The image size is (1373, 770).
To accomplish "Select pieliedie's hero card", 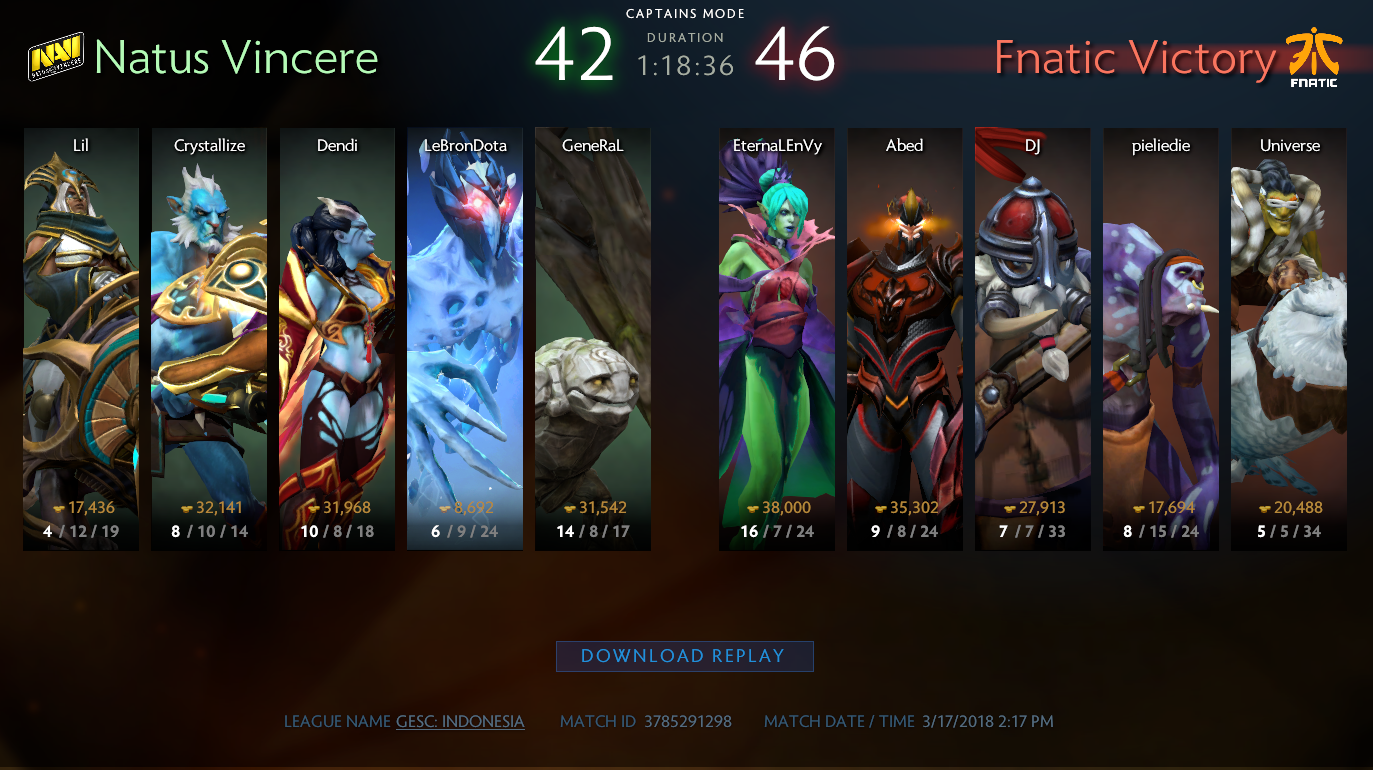I will pos(1161,338).
